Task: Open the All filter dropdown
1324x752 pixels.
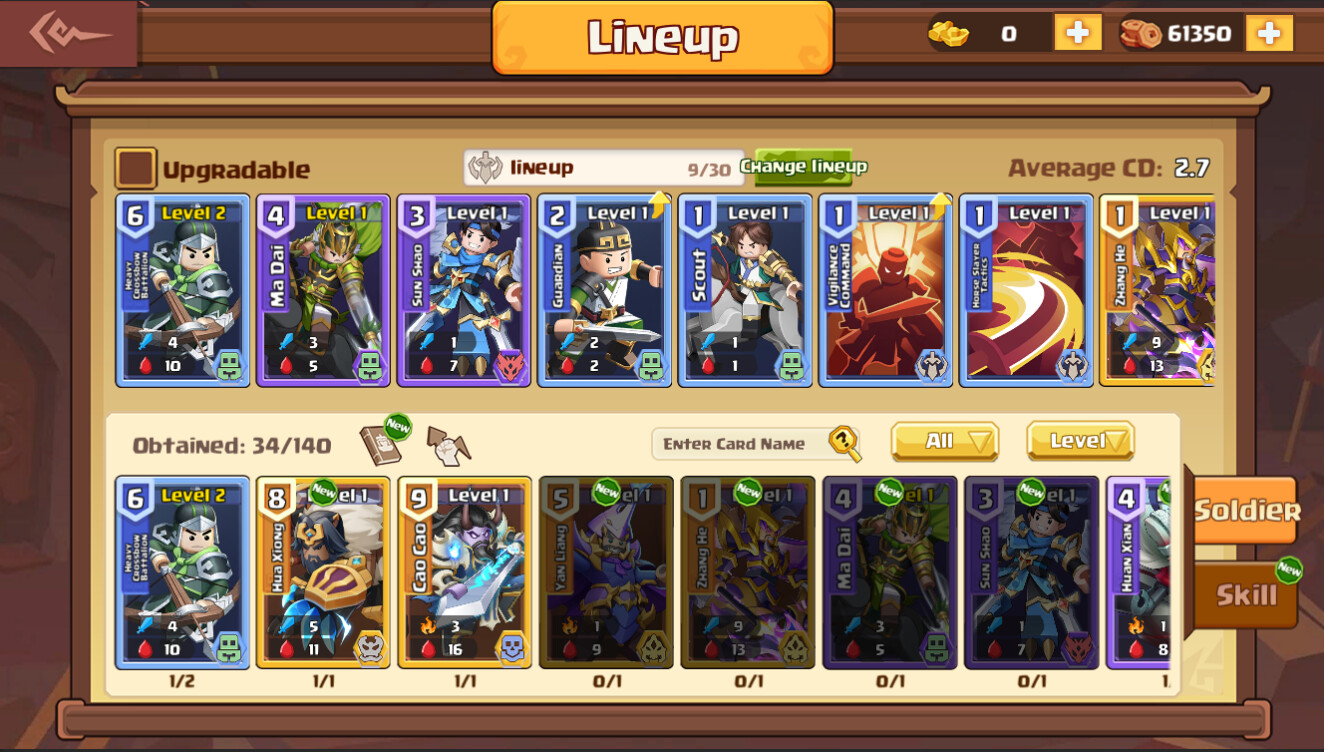Action: click(x=942, y=441)
